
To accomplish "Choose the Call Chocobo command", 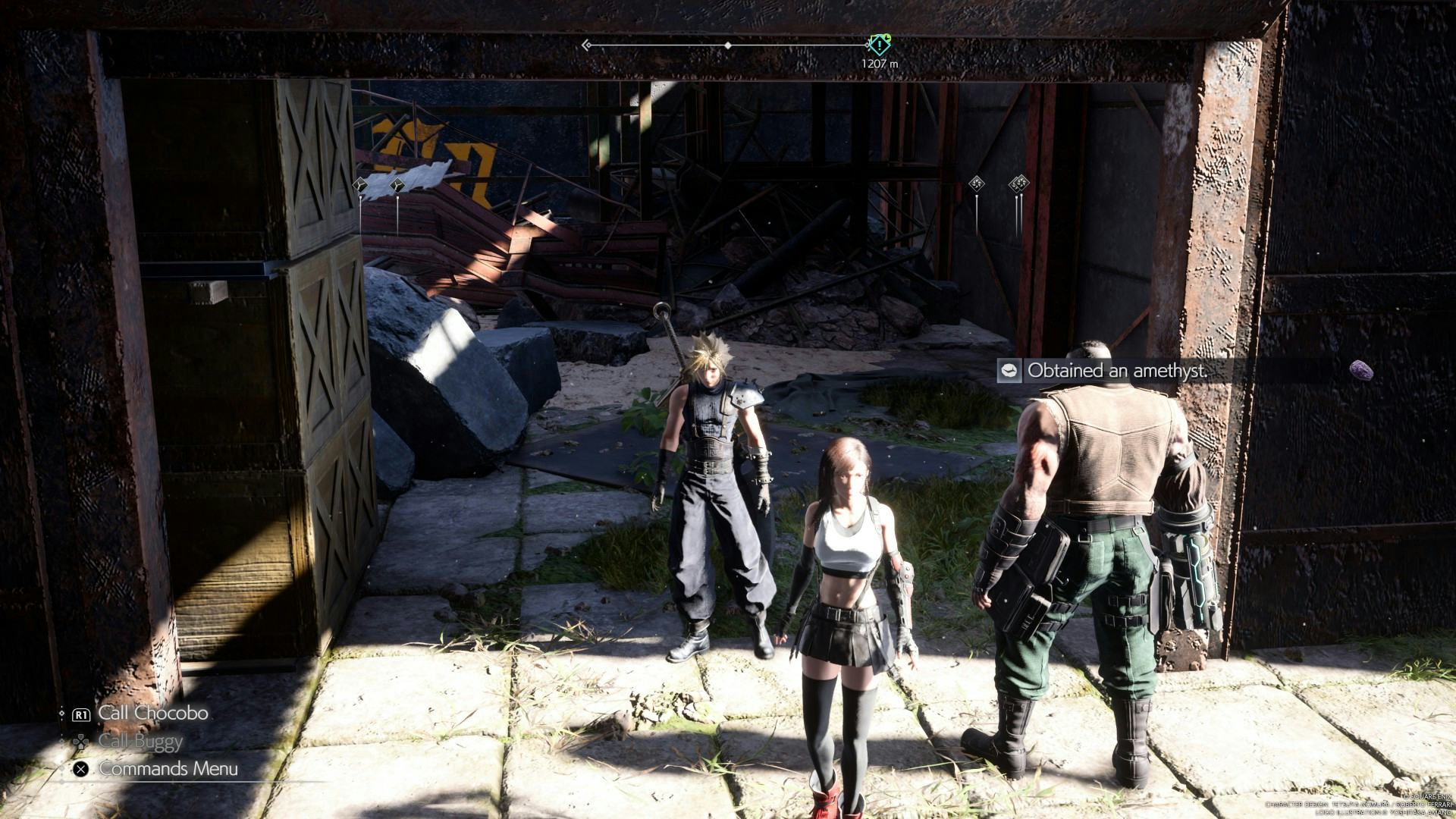I will [x=152, y=714].
